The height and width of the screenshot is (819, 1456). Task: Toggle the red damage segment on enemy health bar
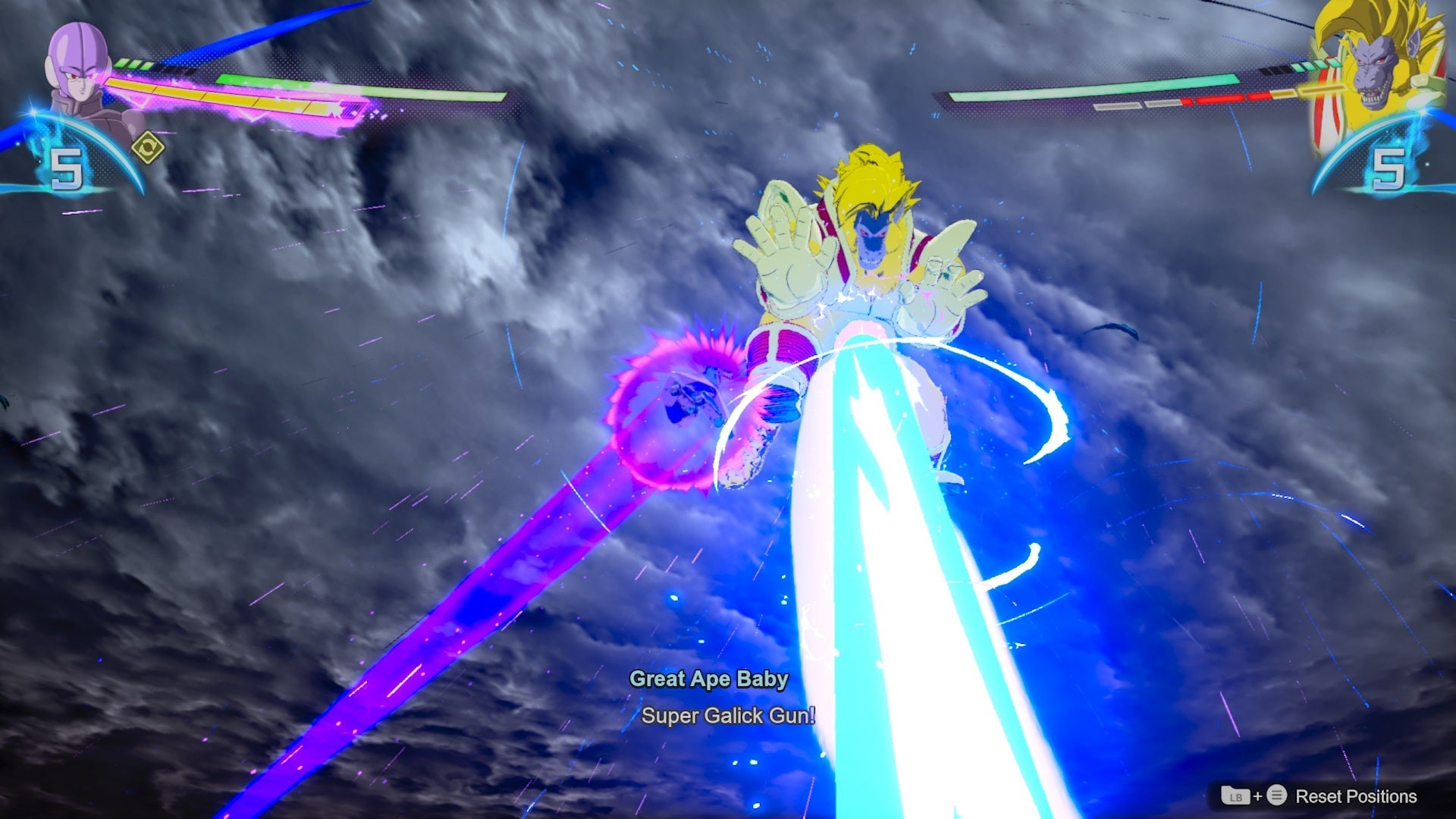coord(1221,99)
